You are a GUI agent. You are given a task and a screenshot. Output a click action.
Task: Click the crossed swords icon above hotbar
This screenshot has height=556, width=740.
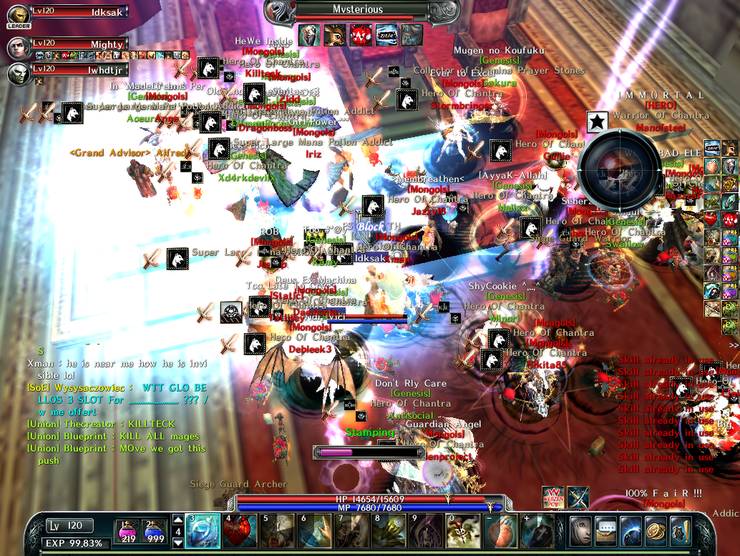579,497
